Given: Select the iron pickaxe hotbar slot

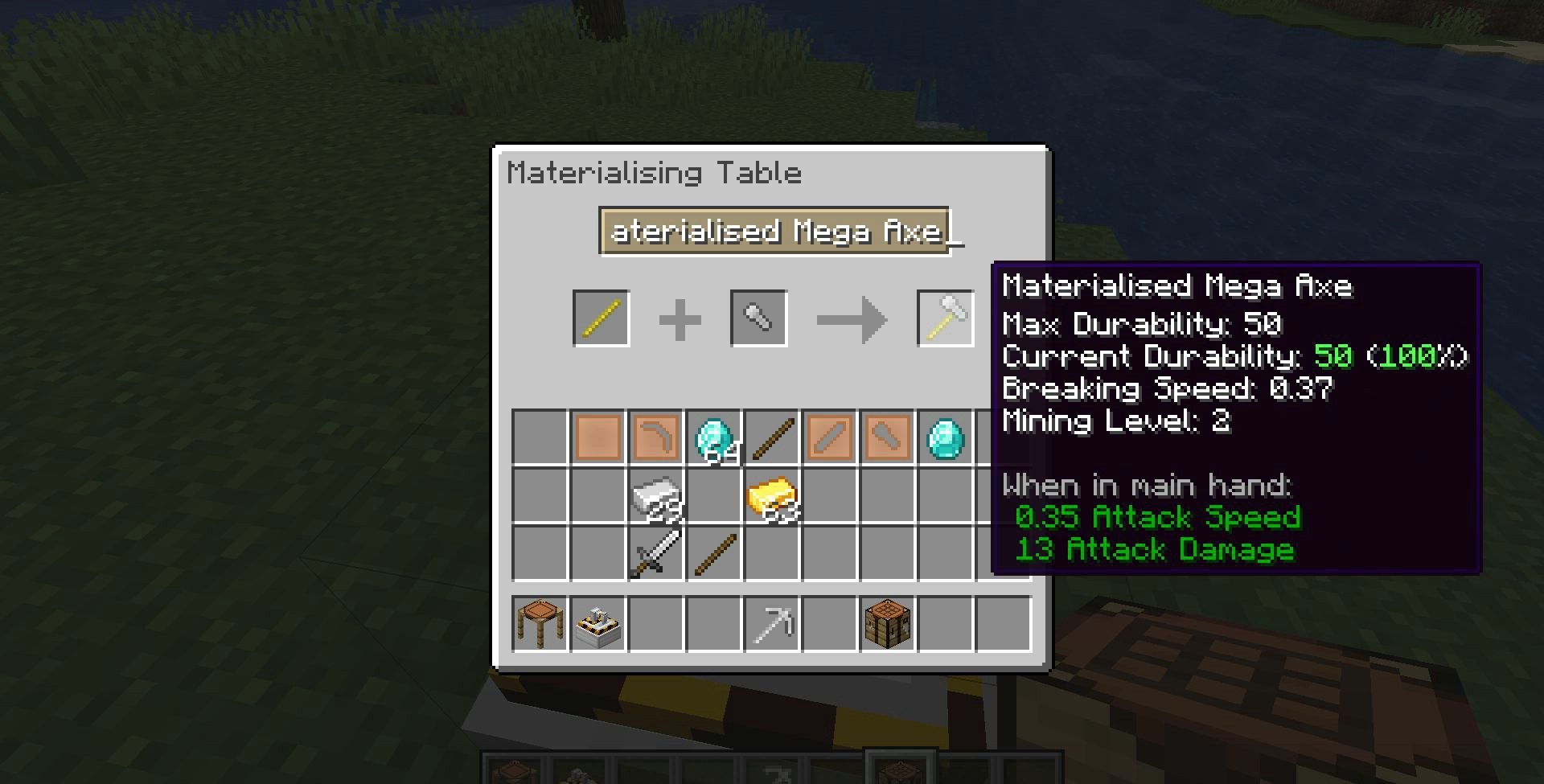Looking at the screenshot, I should 772,624.
